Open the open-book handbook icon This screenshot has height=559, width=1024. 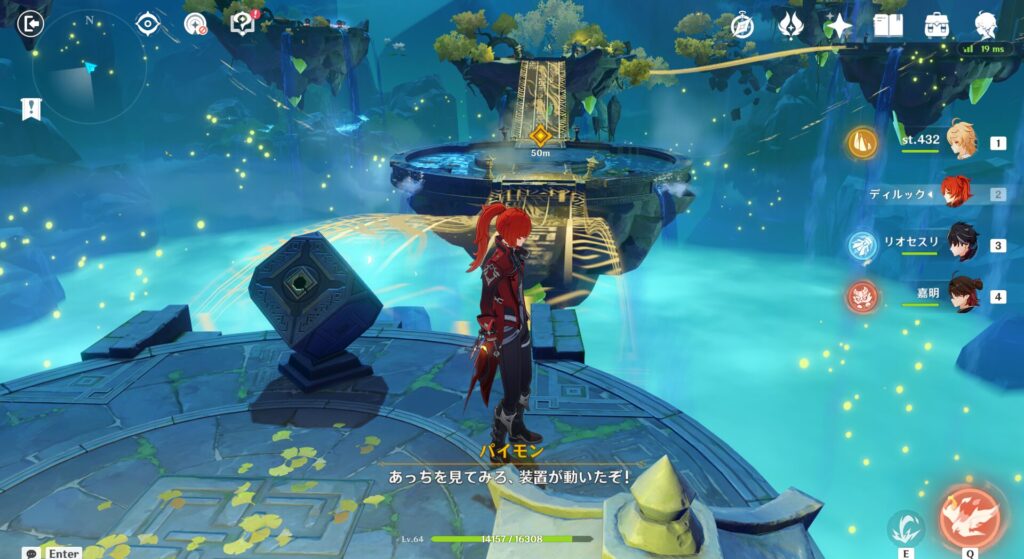[x=888, y=26]
